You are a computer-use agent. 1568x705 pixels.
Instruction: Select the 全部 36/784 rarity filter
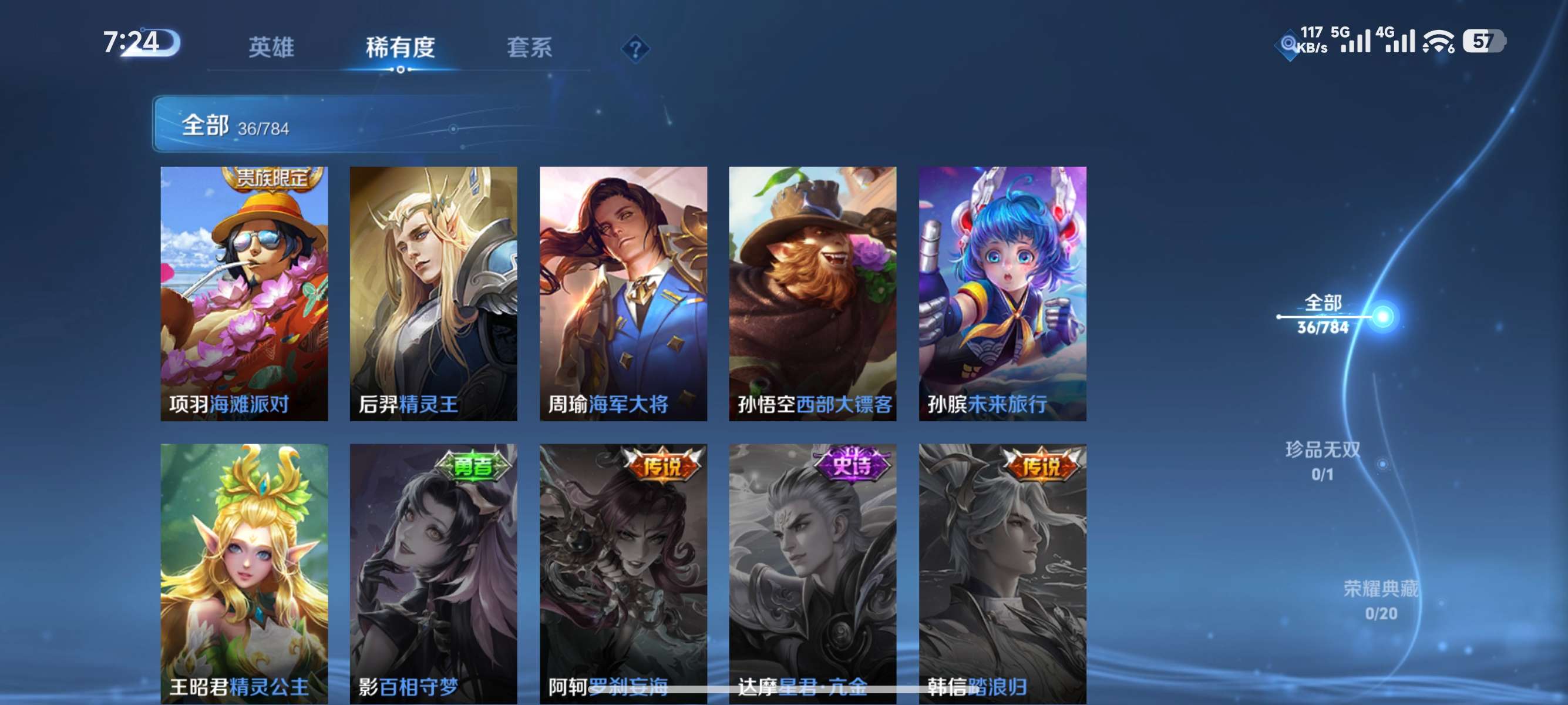pos(1323,314)
